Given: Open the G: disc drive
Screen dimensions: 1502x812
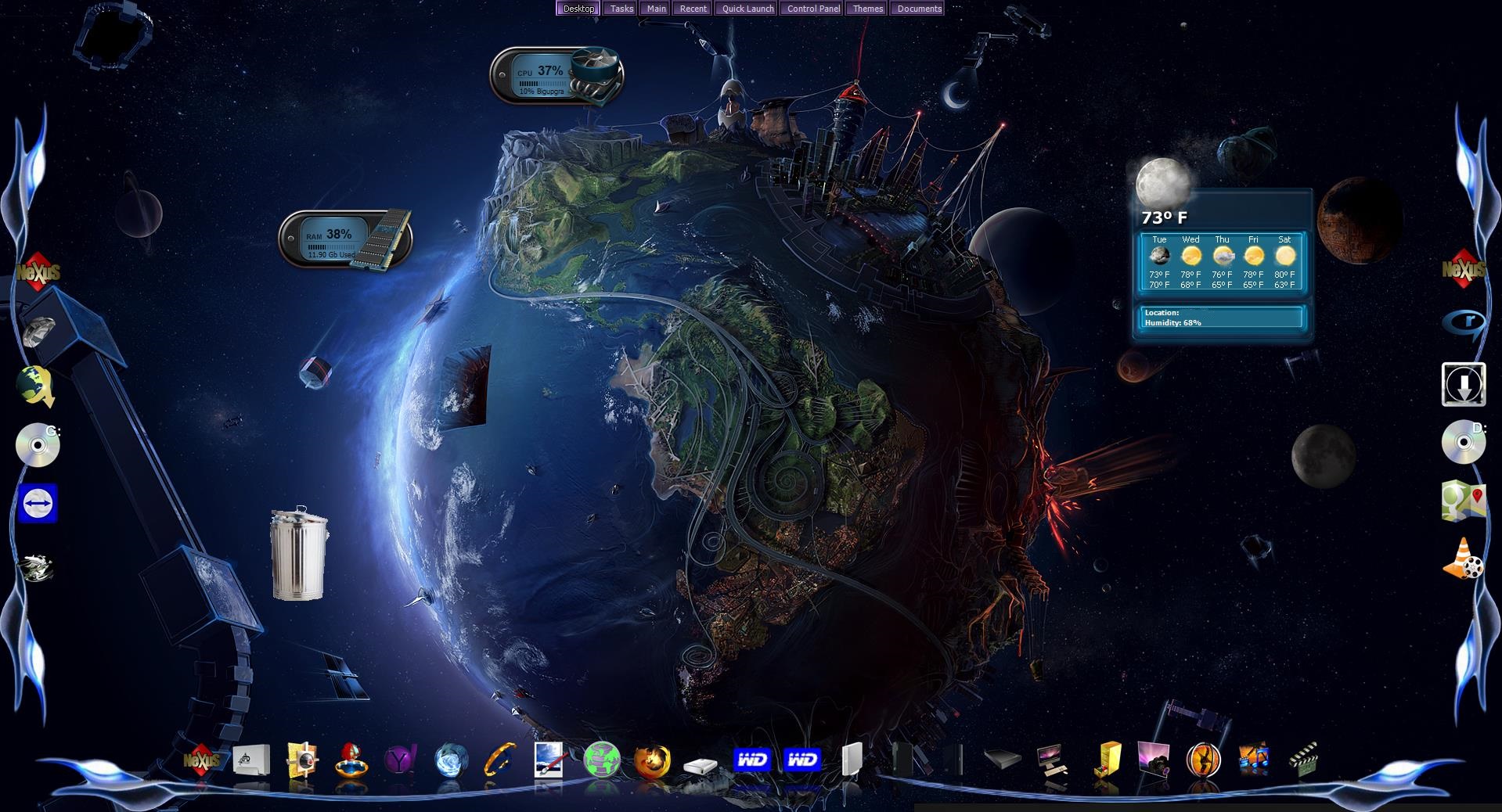Looking at the screenshot, I should (x=38, y=444).
